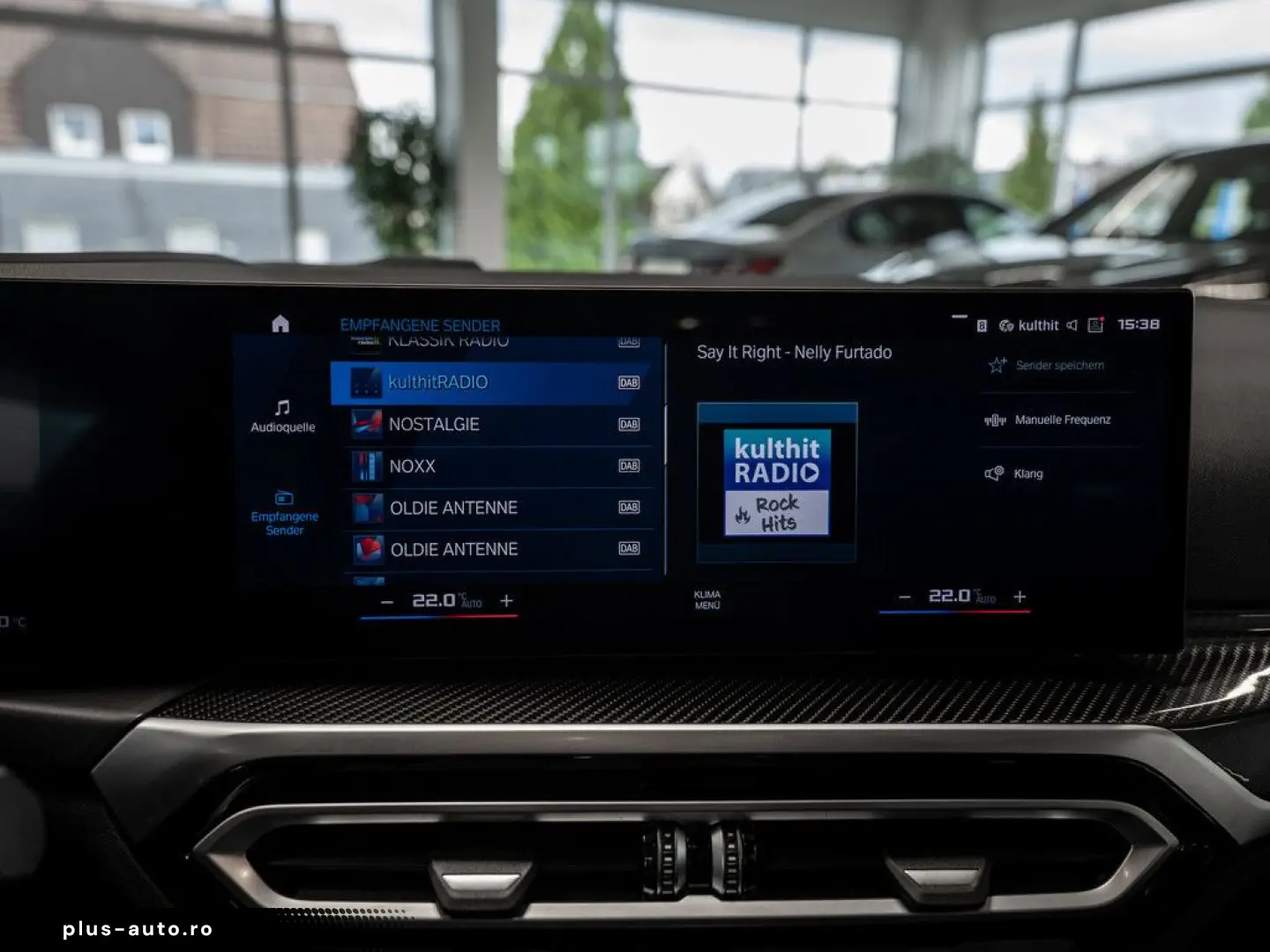Open Klang sound settings icon

994,473
